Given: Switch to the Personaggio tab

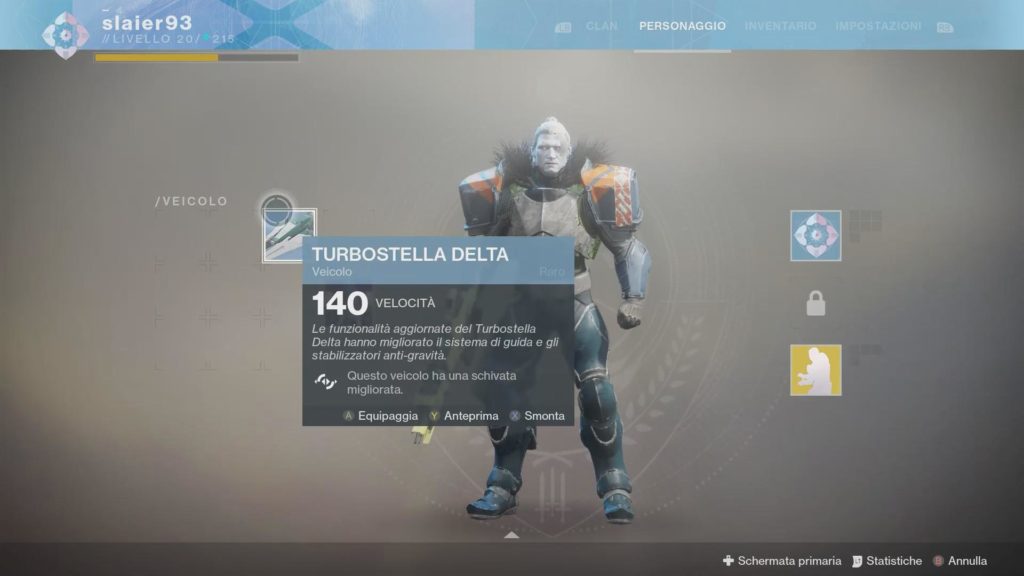Looking at the screenshot, I should [684, 26].
